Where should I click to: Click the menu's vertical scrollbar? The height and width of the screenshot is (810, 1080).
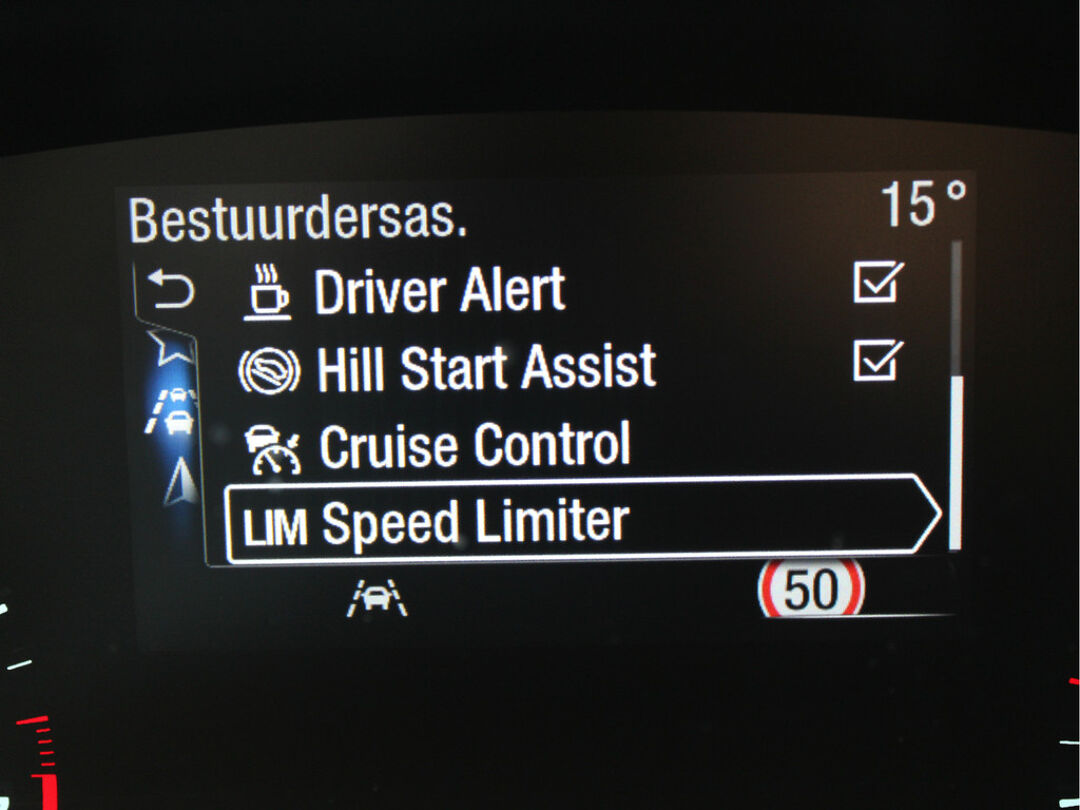tap(955, 459)
